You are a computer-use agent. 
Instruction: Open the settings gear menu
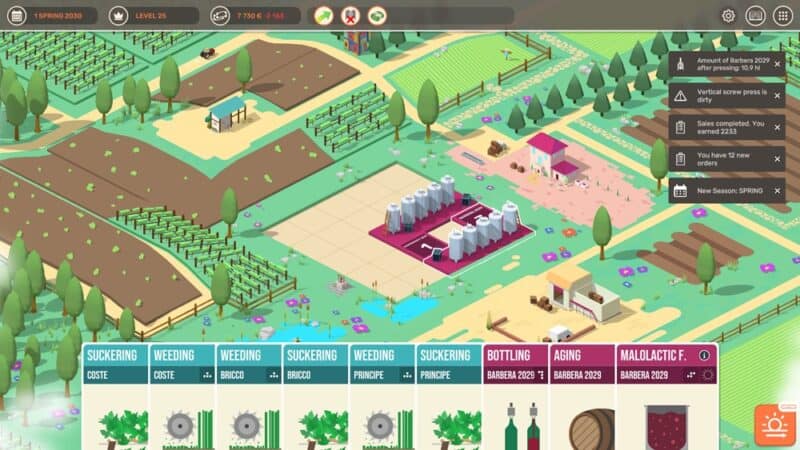(728, 16)
